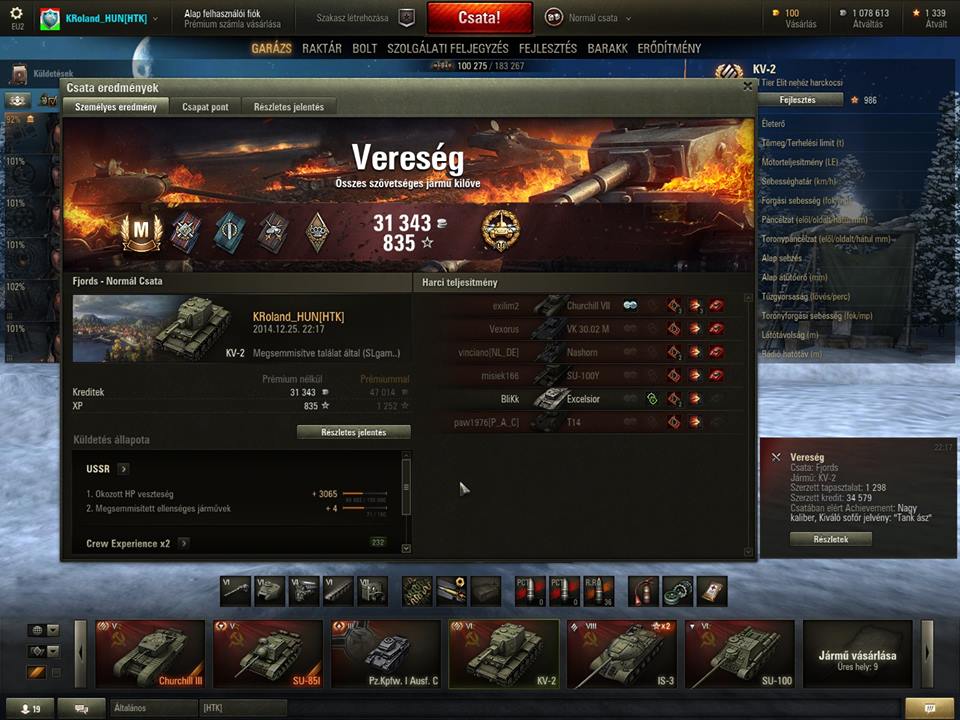Switch to the Részletes jelentés tab
Image resolution: width=960 pixels, height=720 pixels.
(x=289, y=107)
